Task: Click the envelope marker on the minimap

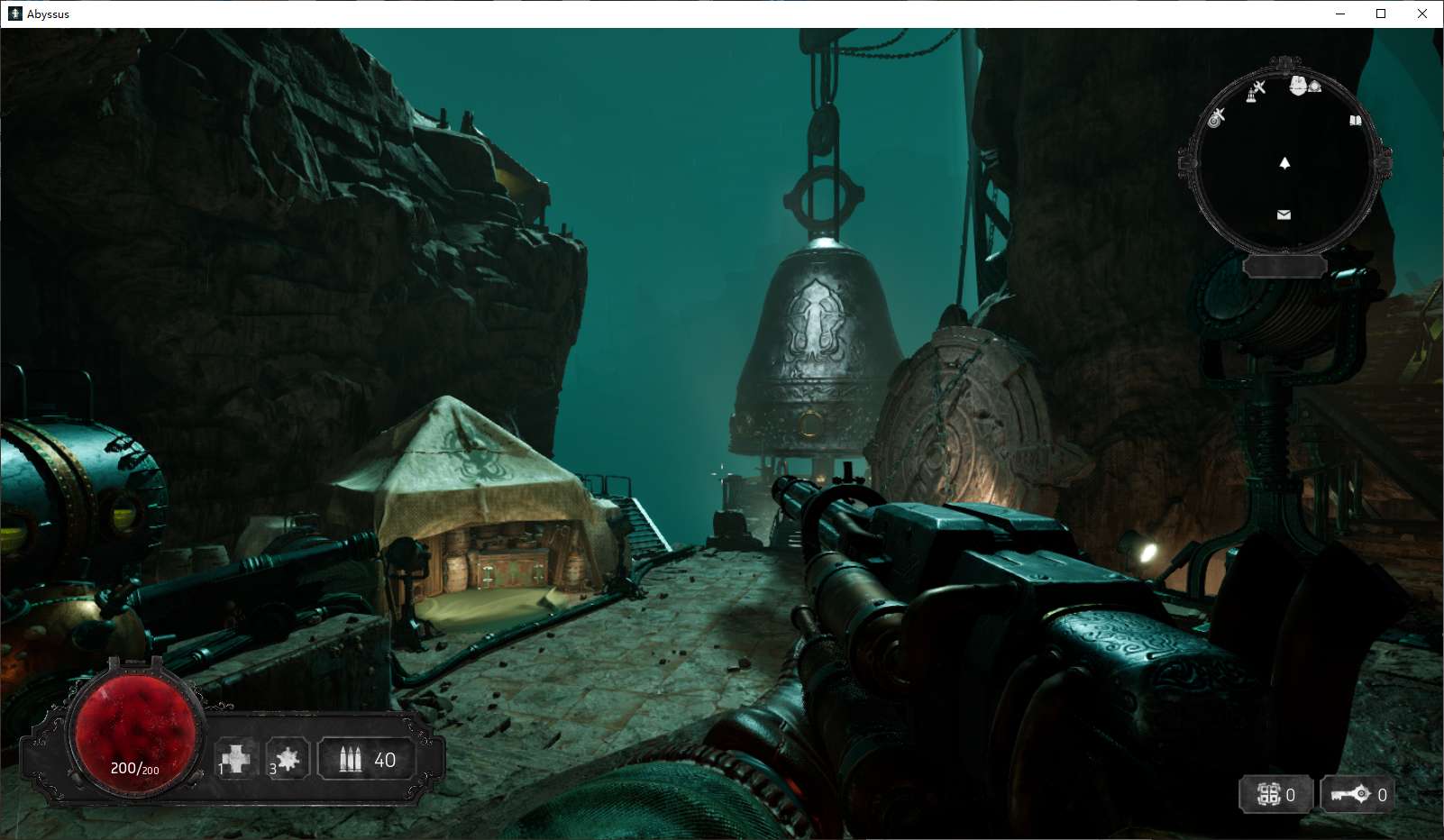Action: pyautogui.click(x=1284, y=215)
